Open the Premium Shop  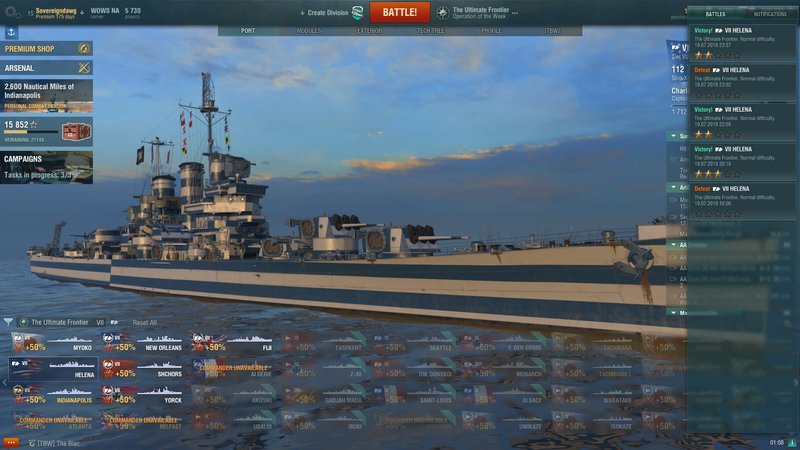tap(47, 48)
